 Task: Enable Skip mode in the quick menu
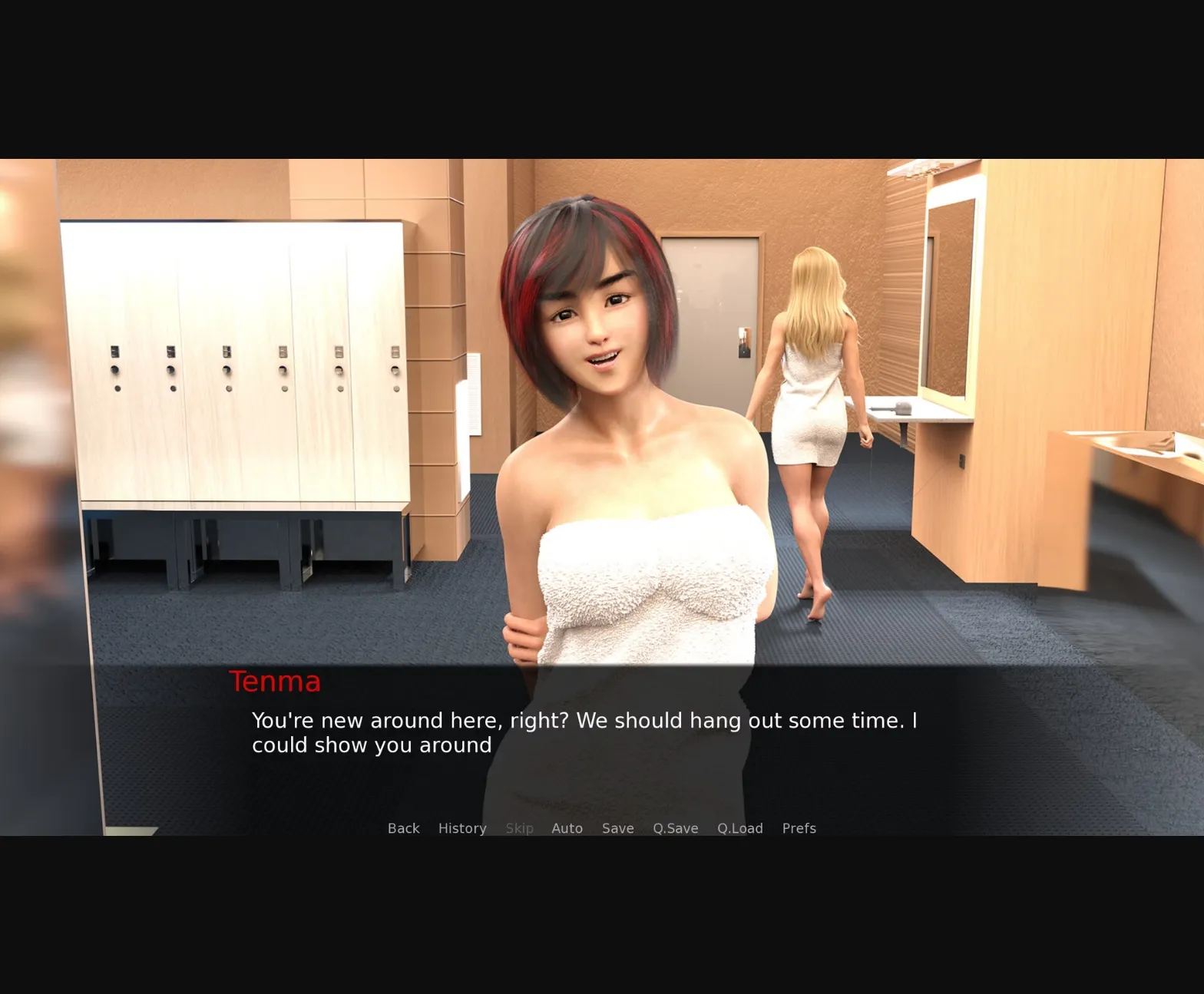[519, 828]
